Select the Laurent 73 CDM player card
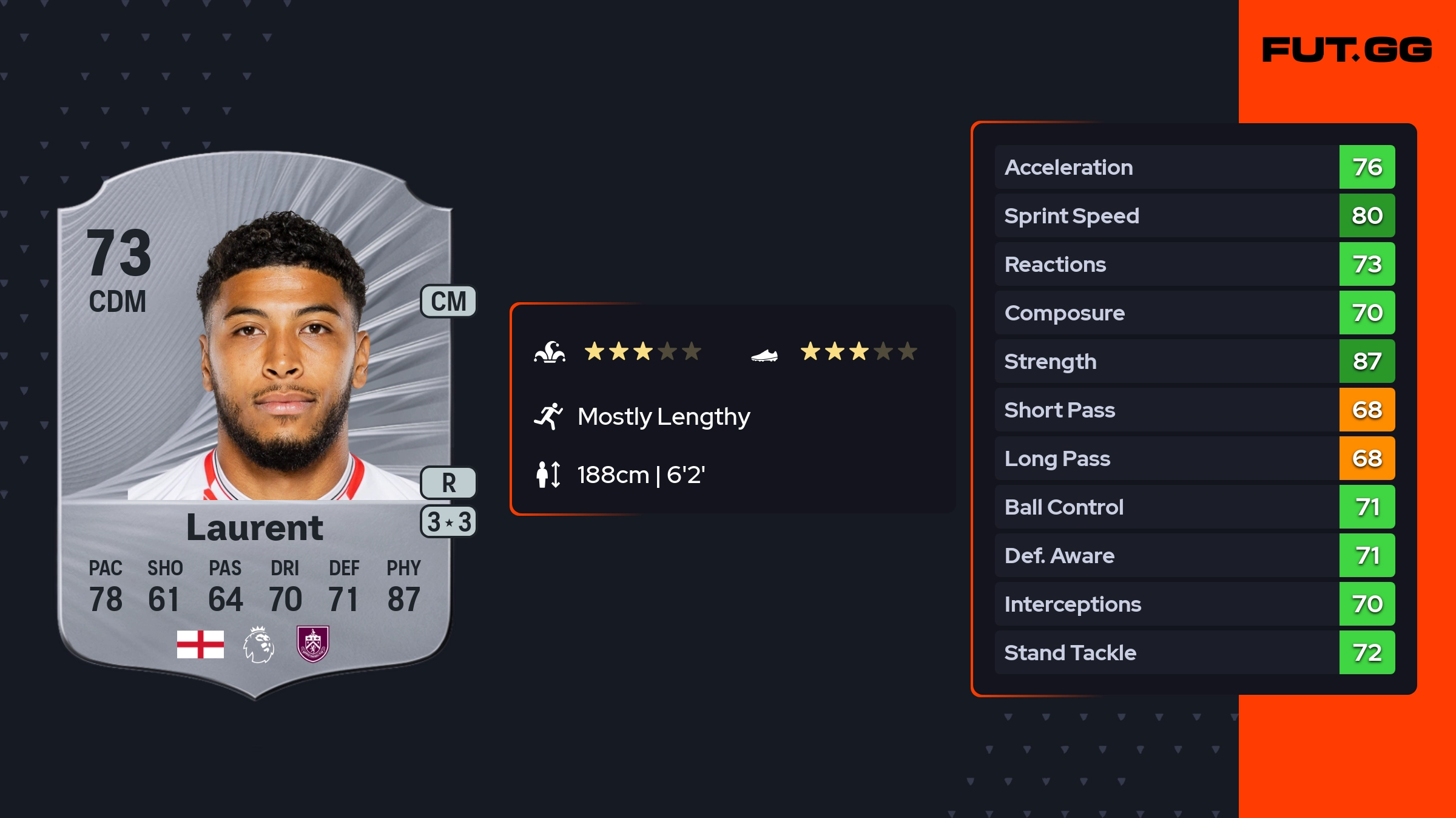The height and width of the screenshot is (818, 1456). pos(255,425)
